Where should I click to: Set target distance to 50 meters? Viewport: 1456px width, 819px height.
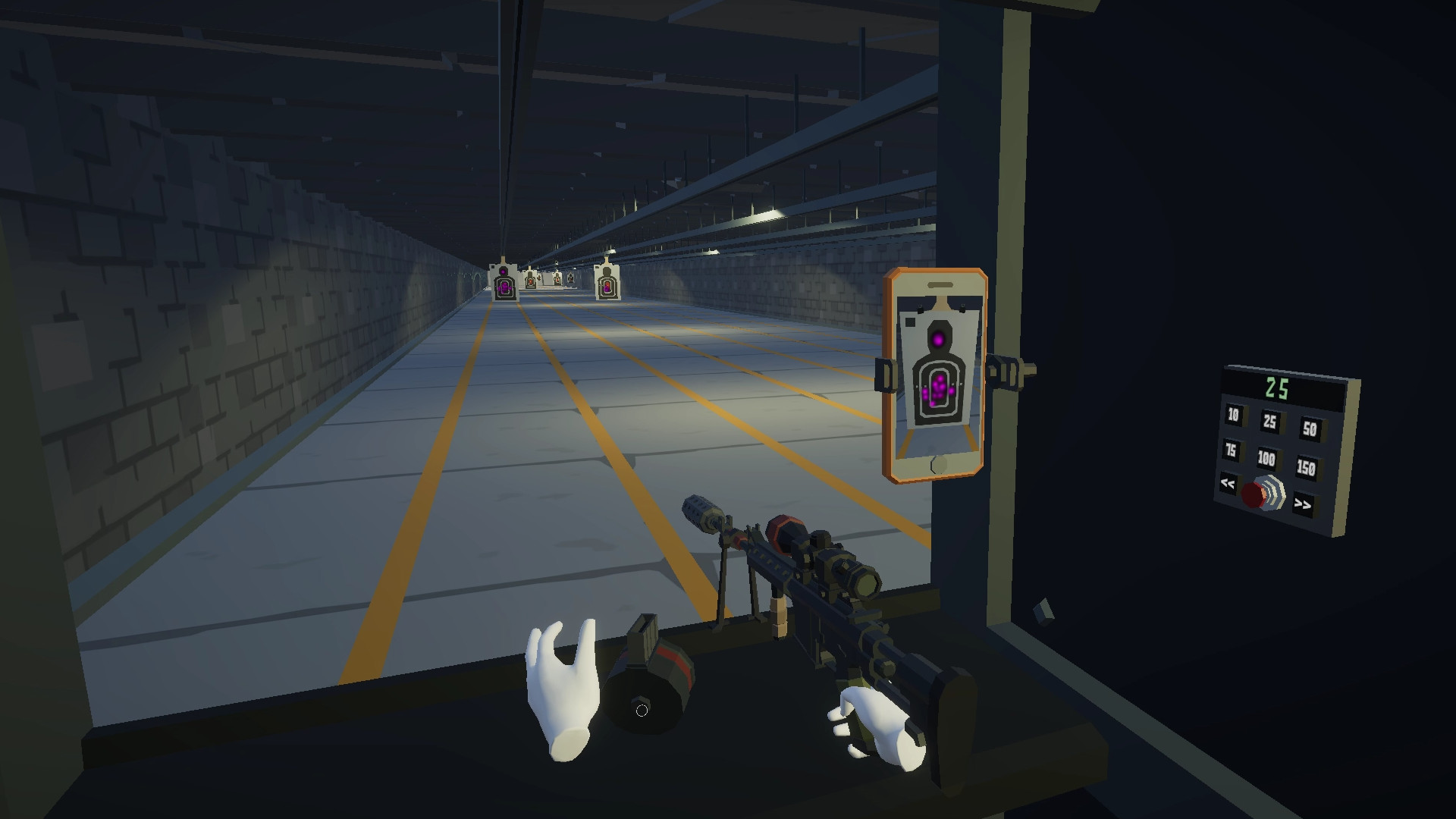pyautogui.click(x=1310, y=429)
